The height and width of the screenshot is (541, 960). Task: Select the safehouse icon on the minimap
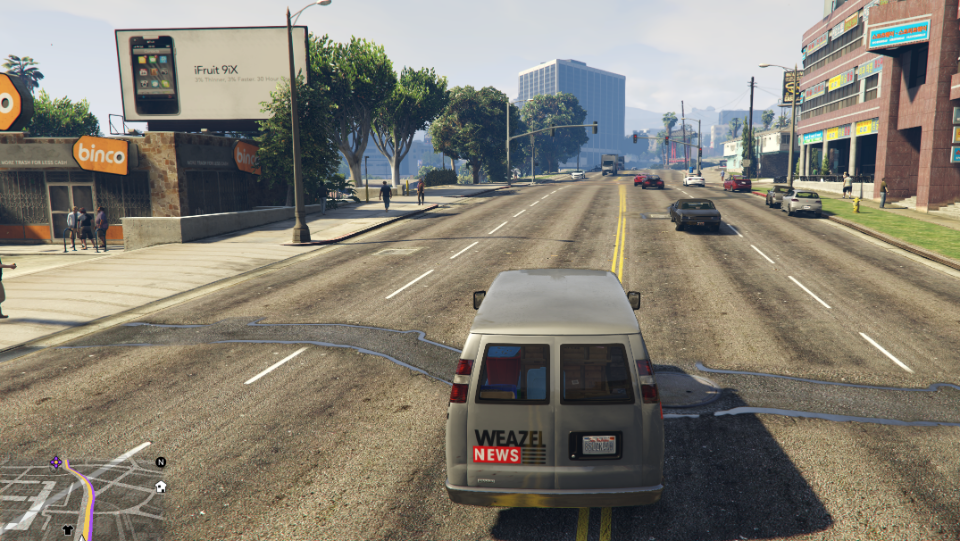[x=161, y=487]
